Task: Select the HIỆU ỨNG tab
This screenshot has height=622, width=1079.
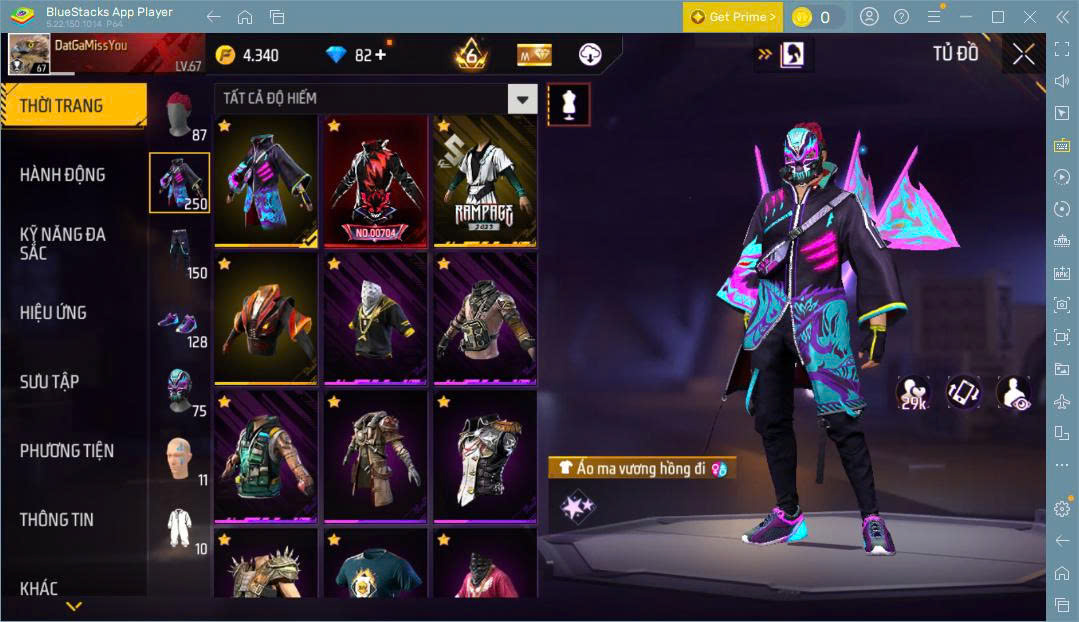Action: 53,313
